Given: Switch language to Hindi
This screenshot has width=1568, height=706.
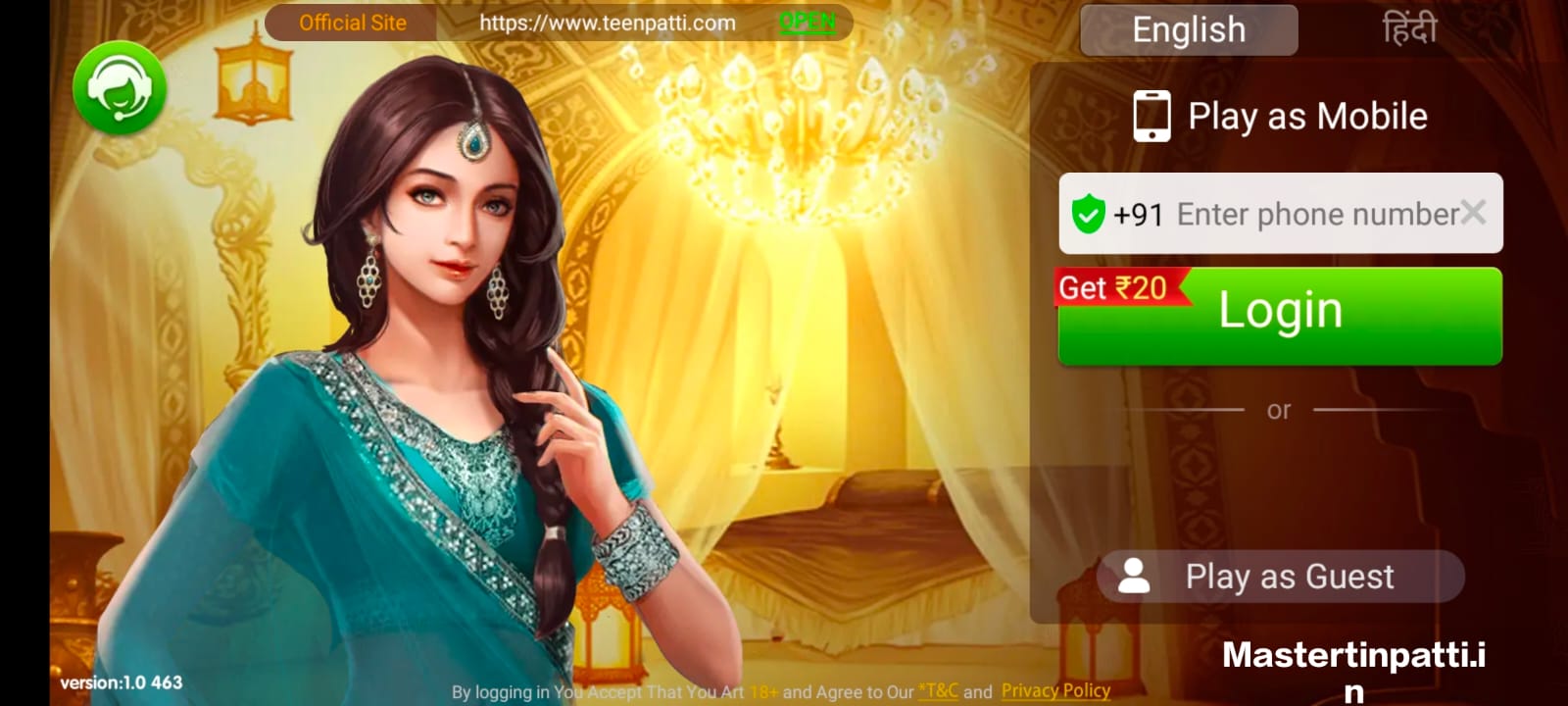Looking at the screenshot, I should point(1408,30).
